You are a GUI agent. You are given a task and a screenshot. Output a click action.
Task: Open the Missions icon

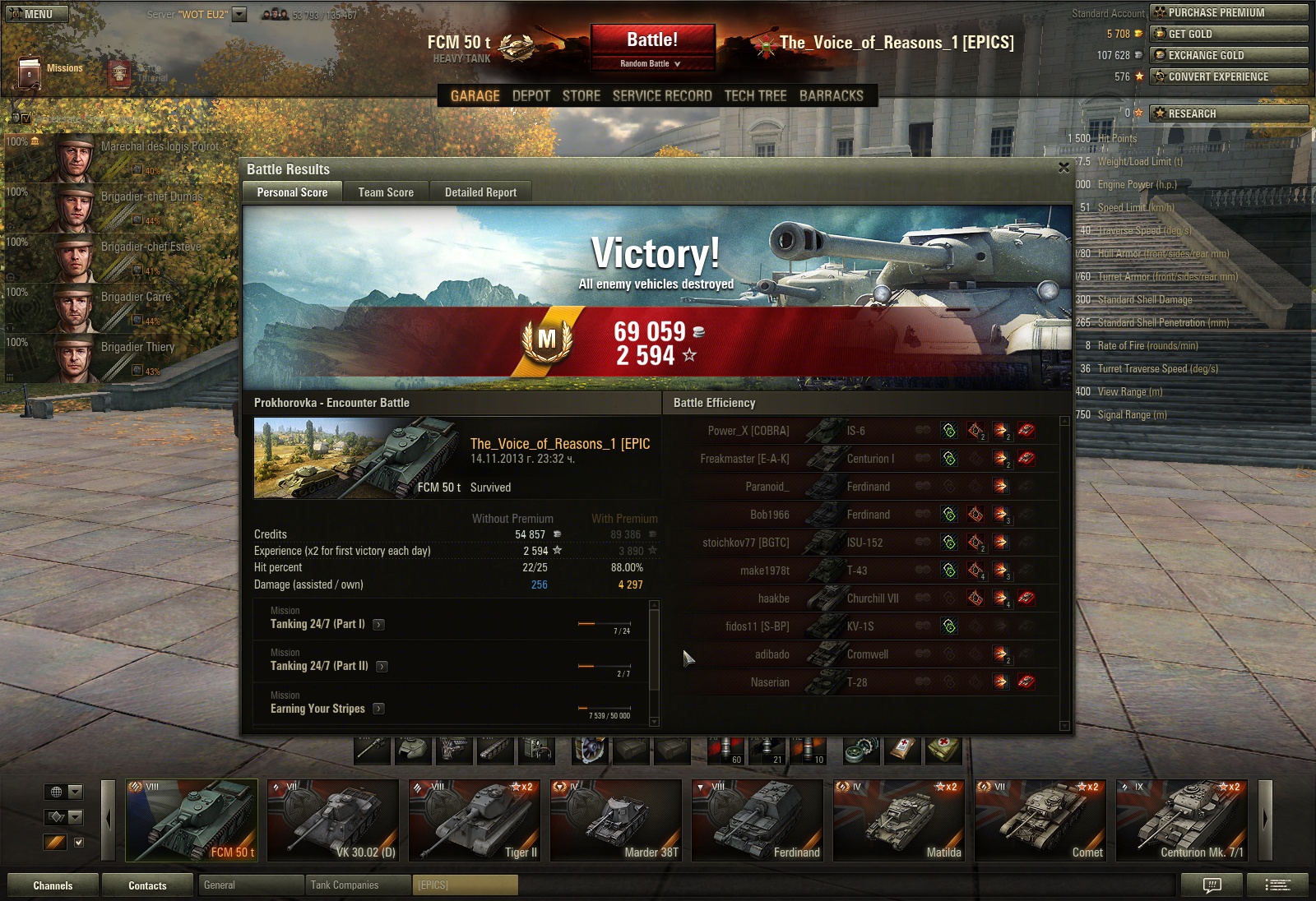(x=30, y=72)
